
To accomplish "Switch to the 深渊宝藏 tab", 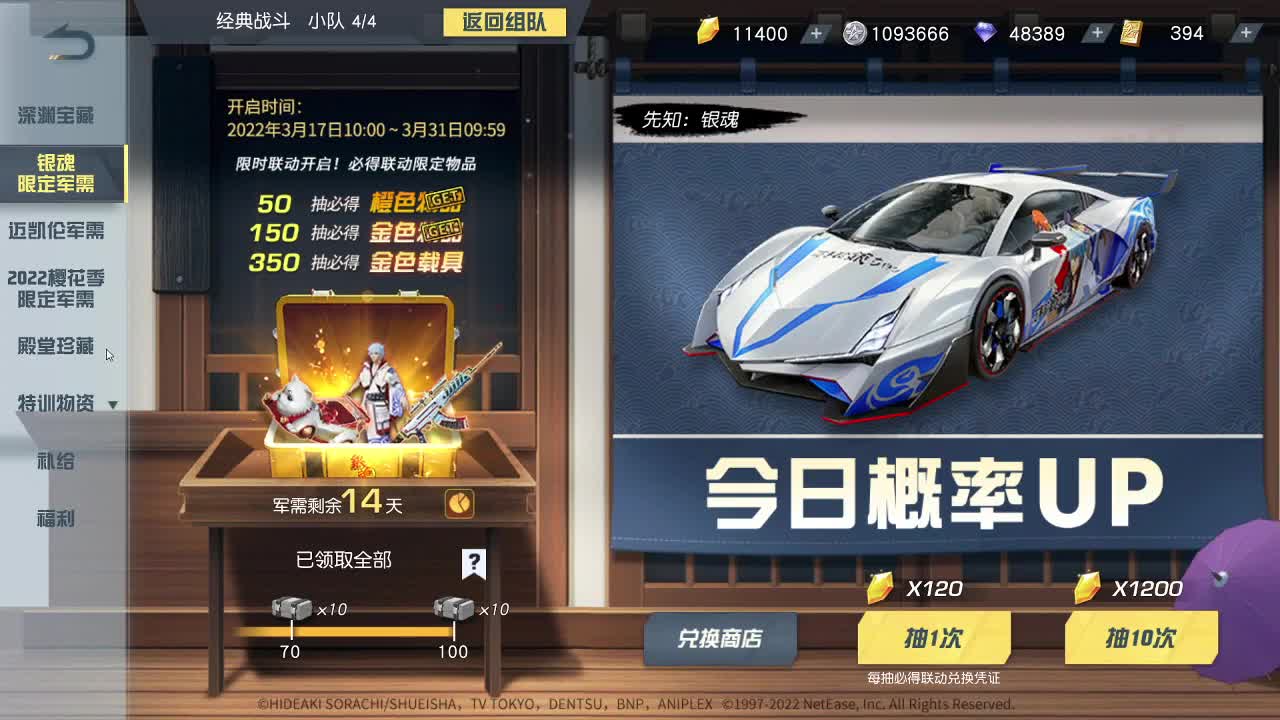I will (55, 116).
